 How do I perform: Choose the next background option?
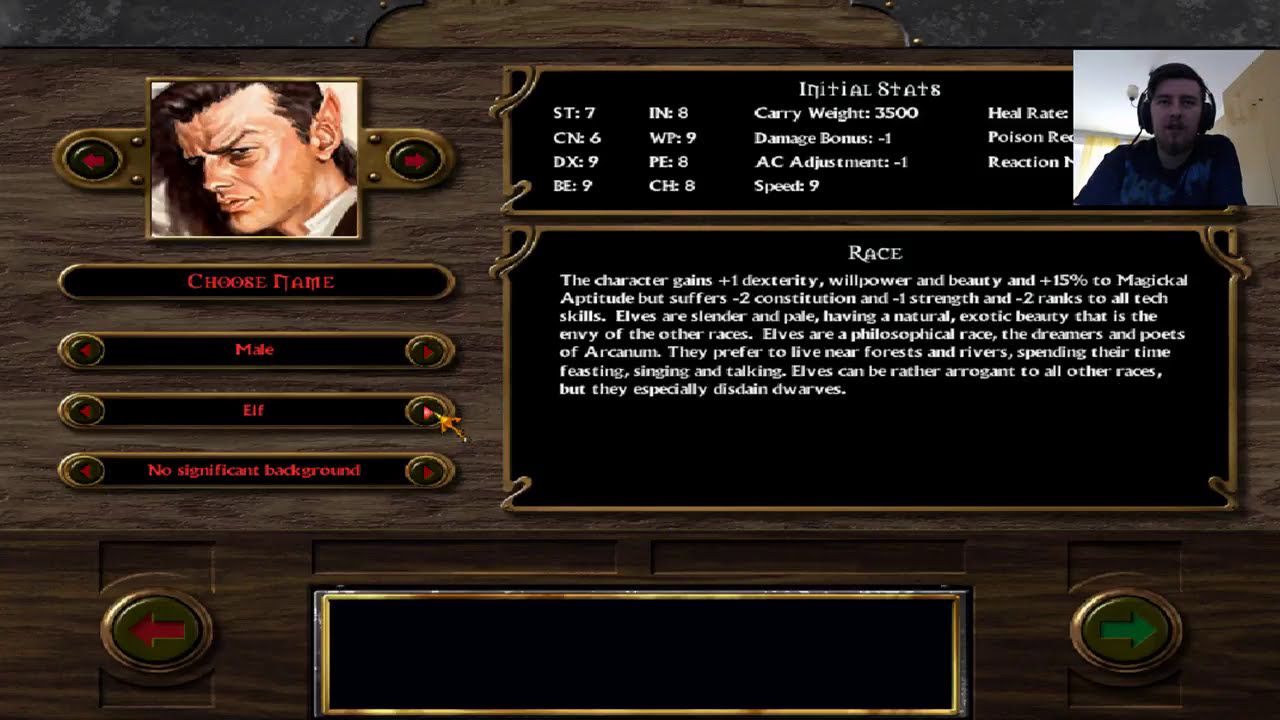click(427, 471)
